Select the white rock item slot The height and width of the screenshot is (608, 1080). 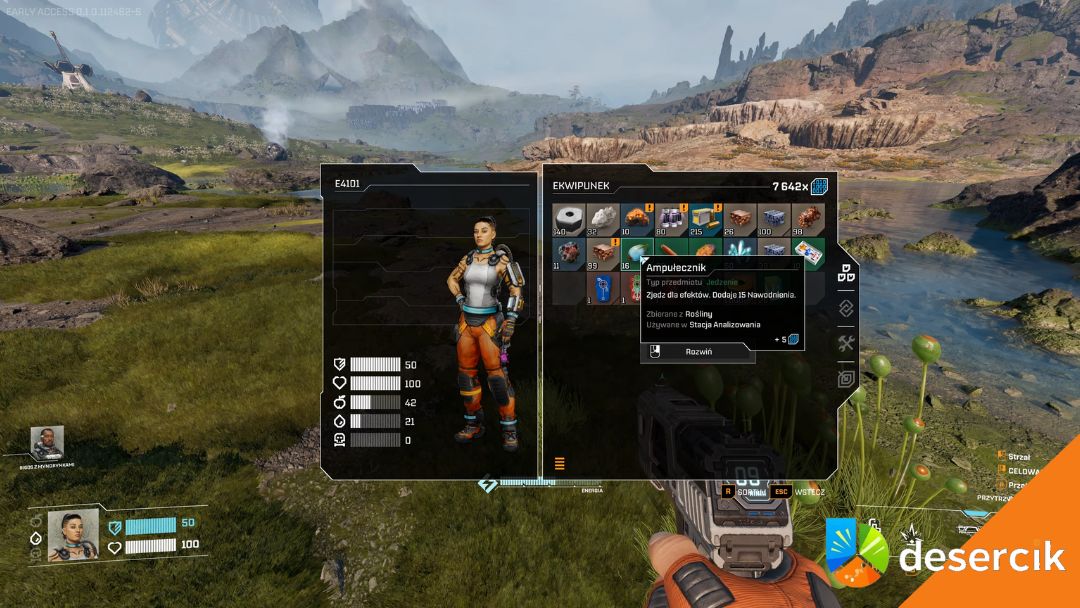pos(602,217)
